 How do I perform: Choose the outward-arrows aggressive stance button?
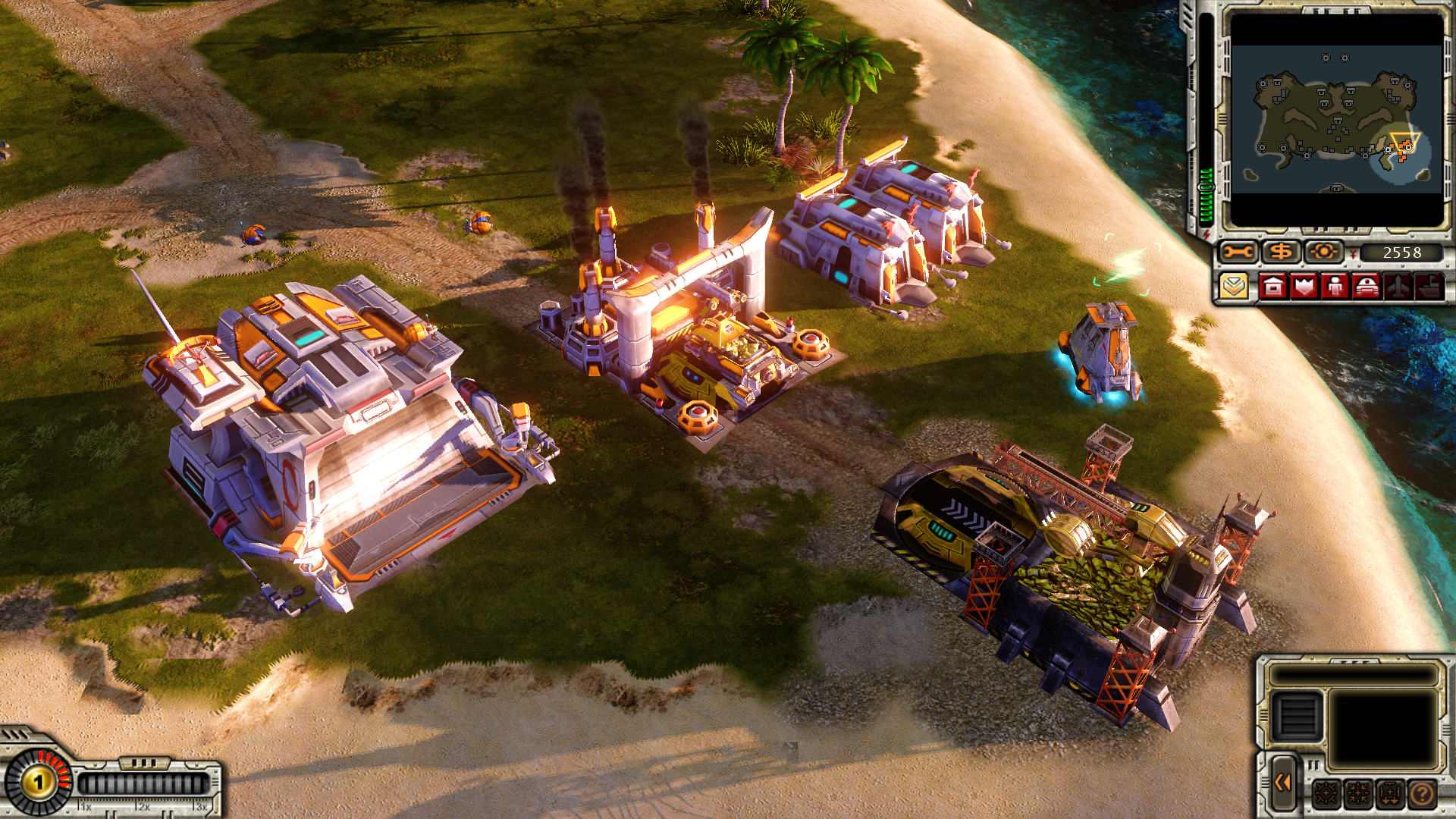point(1327,794)
